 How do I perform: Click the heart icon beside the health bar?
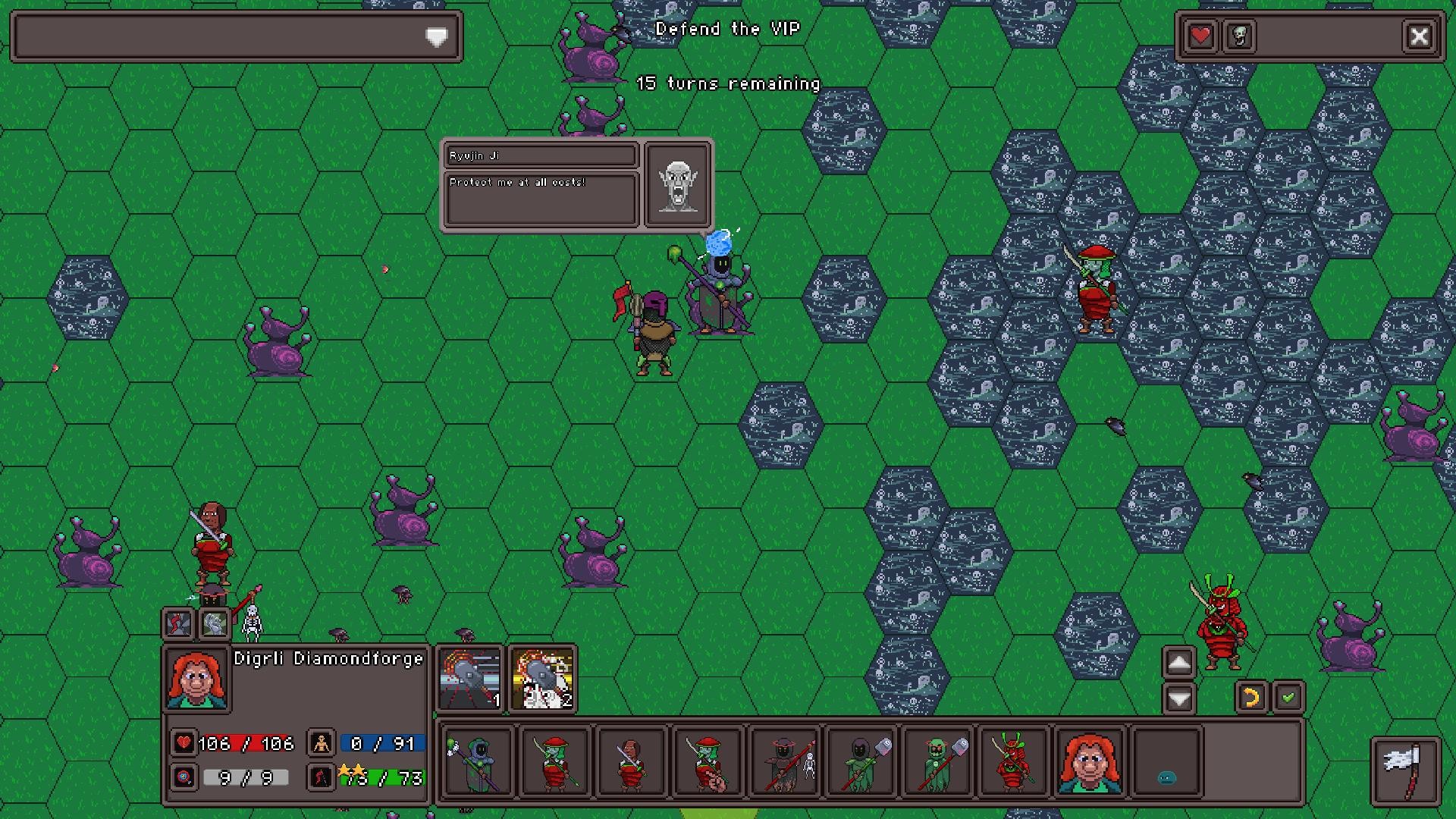(x=183, y=744)
